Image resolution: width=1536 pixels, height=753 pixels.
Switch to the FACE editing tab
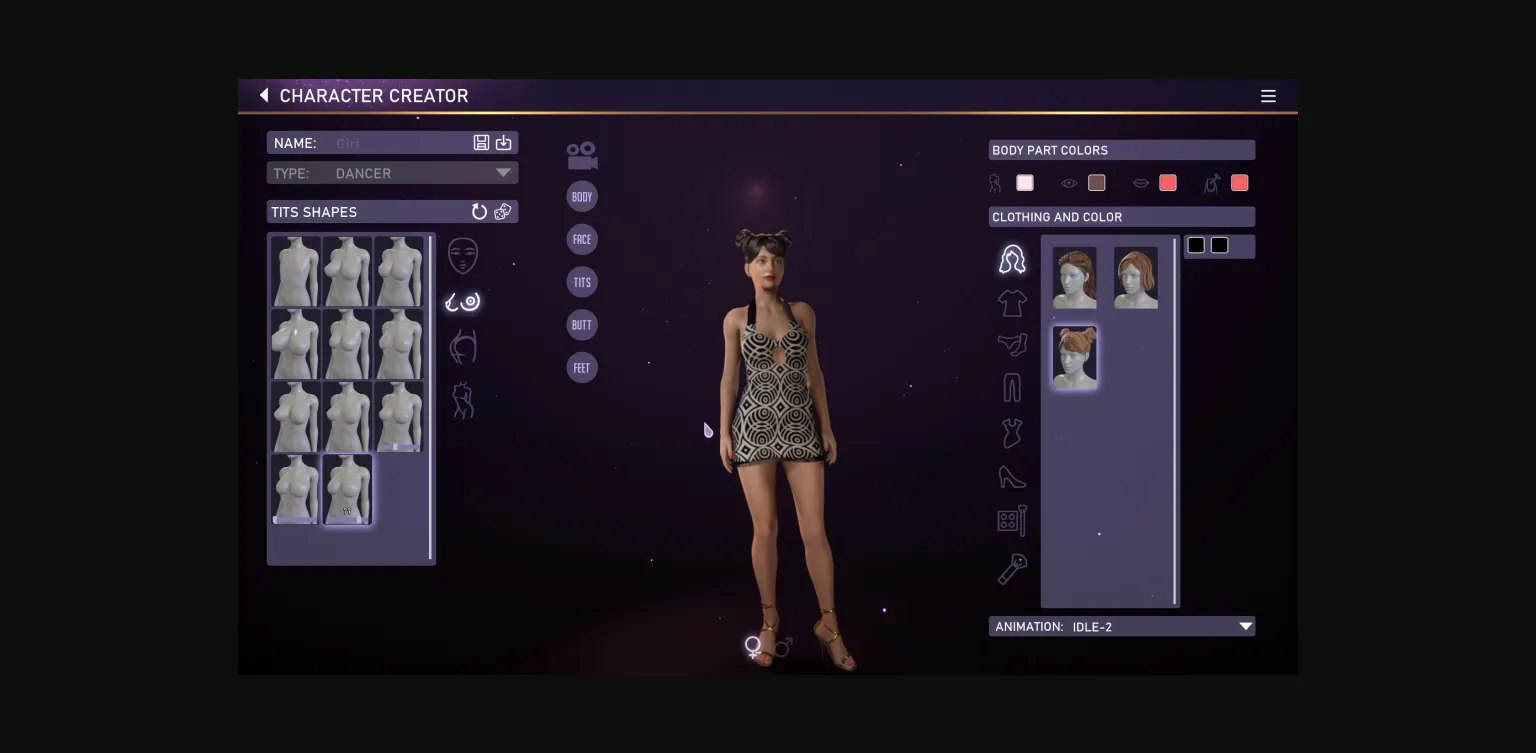point(582,239)
